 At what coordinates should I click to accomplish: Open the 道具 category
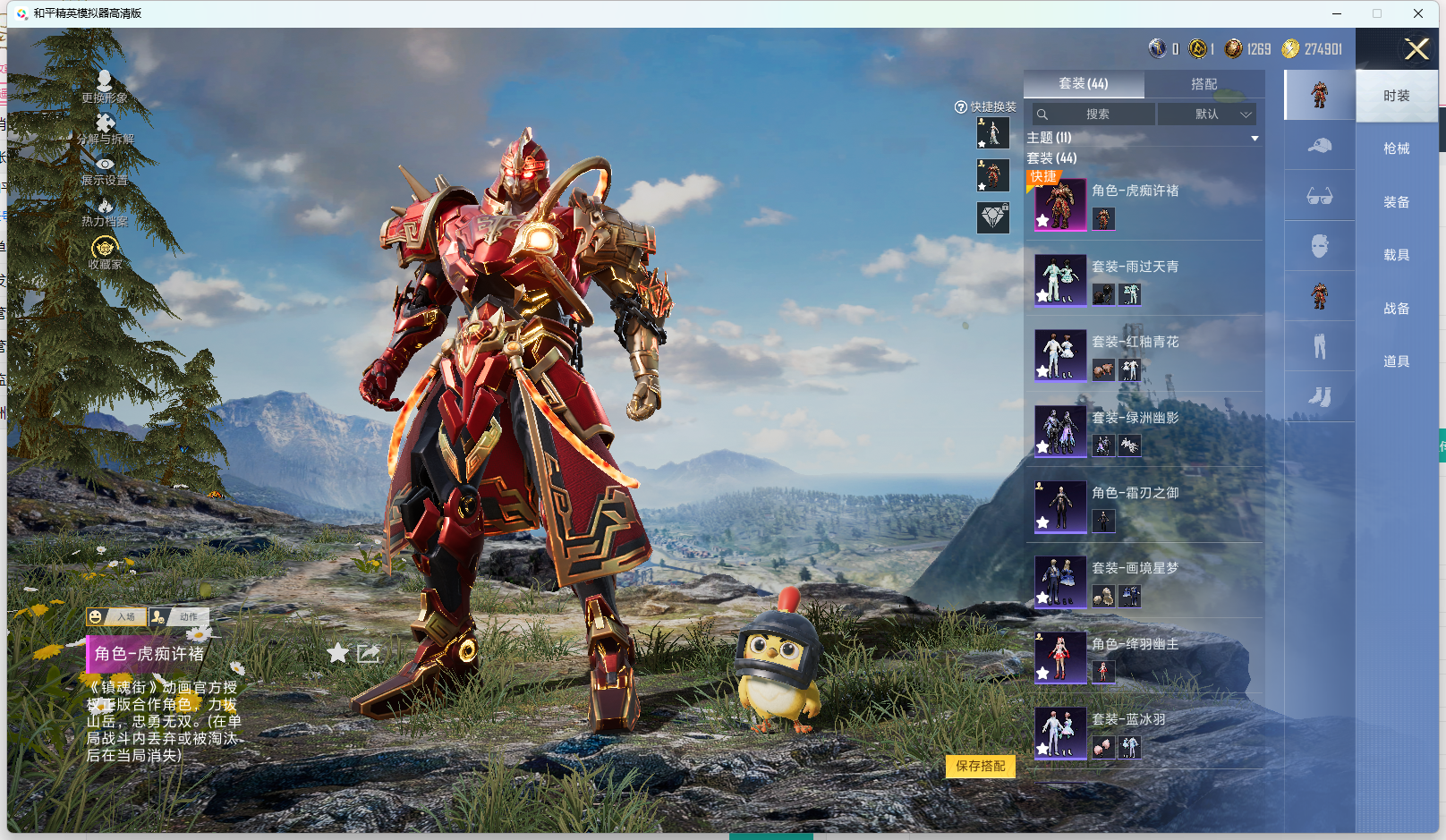pos(1396,361)
